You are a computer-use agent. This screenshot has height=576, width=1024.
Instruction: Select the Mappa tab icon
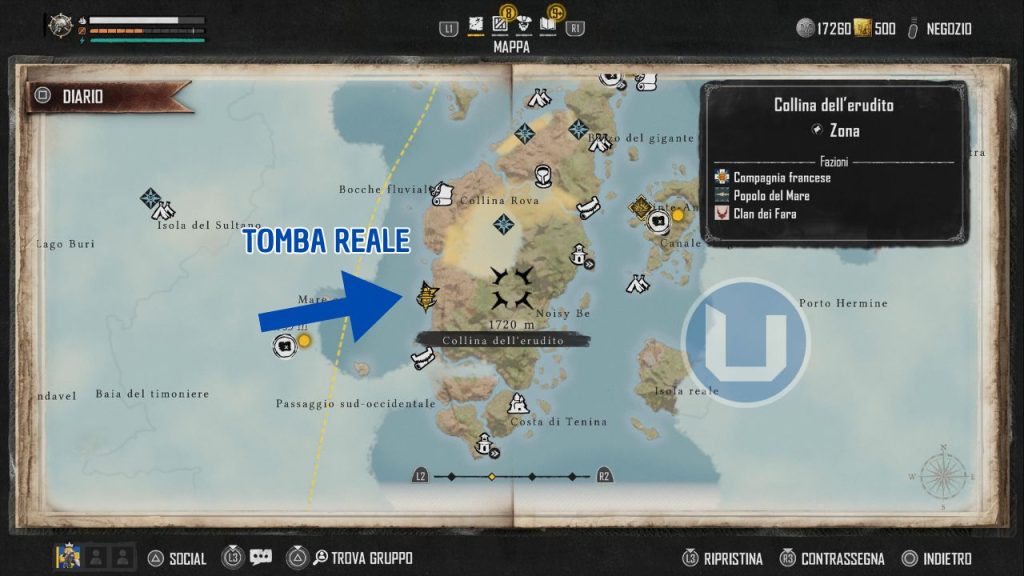pos(476,27)
